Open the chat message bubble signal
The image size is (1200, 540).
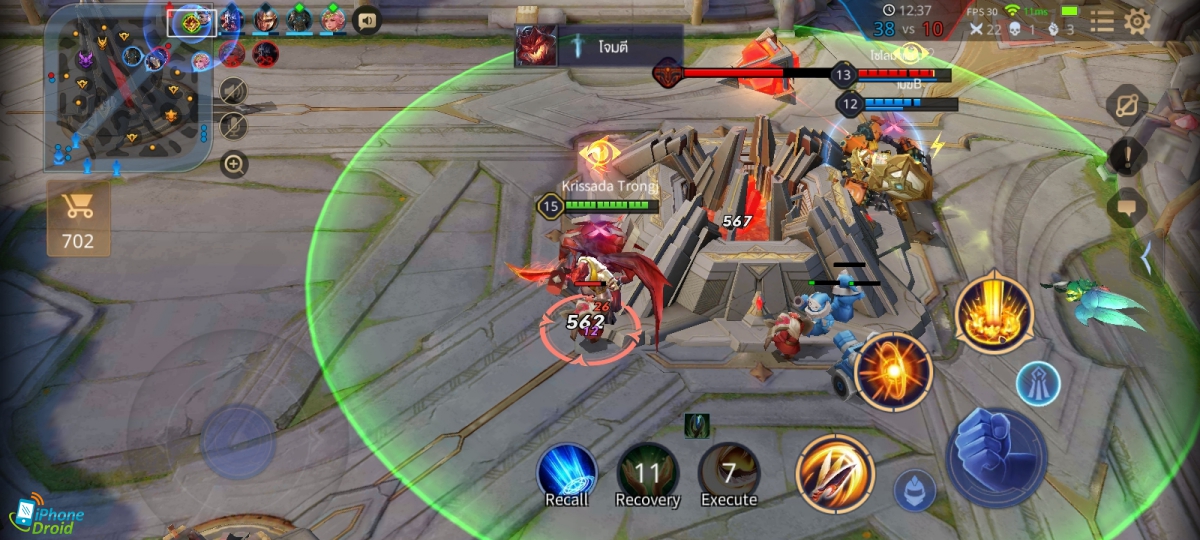[x=1127, y=207]
